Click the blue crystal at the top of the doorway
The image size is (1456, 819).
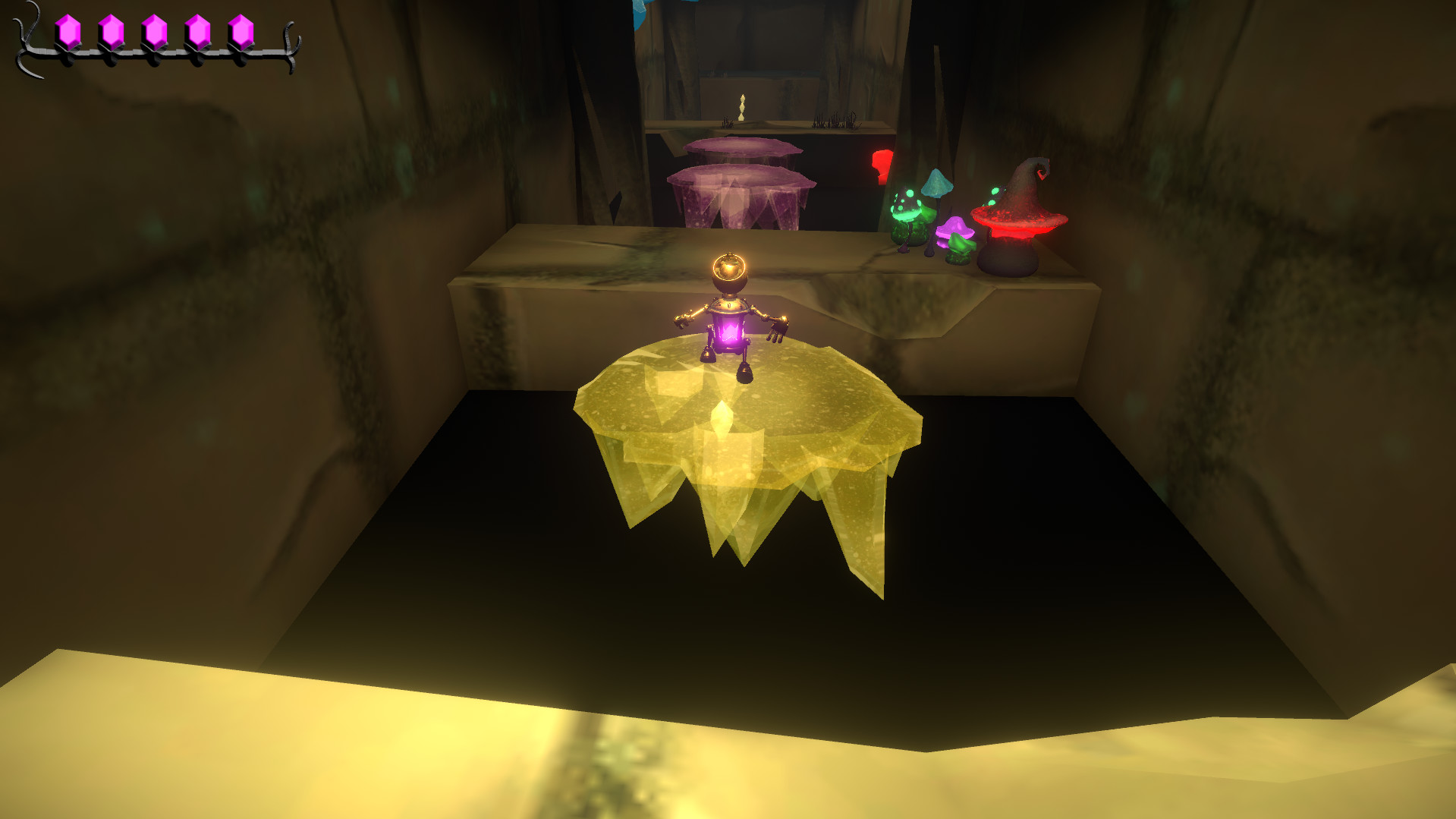641,9
